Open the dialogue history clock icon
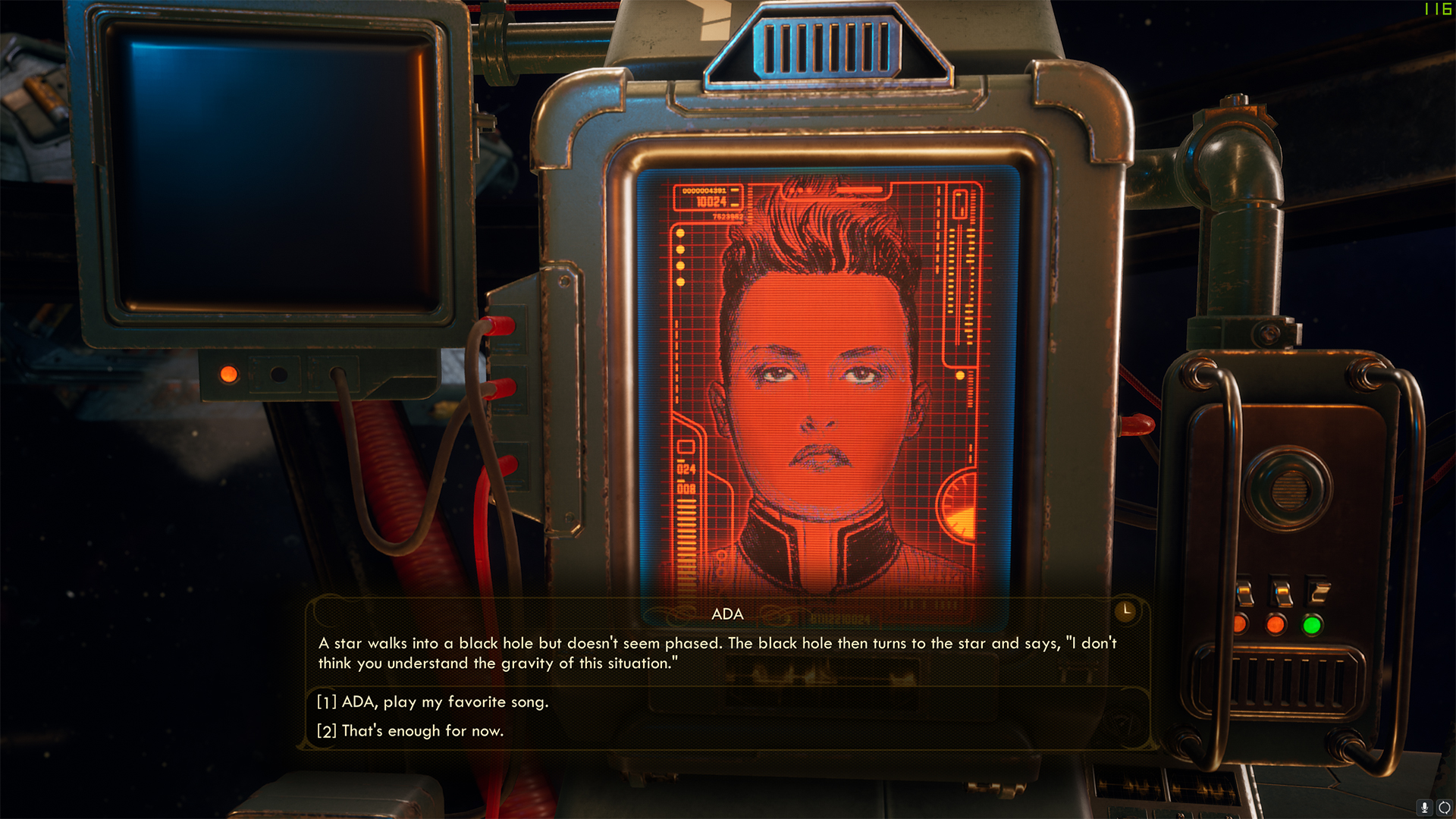Viewport: 1456px width, 819px height. coord(1126,610)
